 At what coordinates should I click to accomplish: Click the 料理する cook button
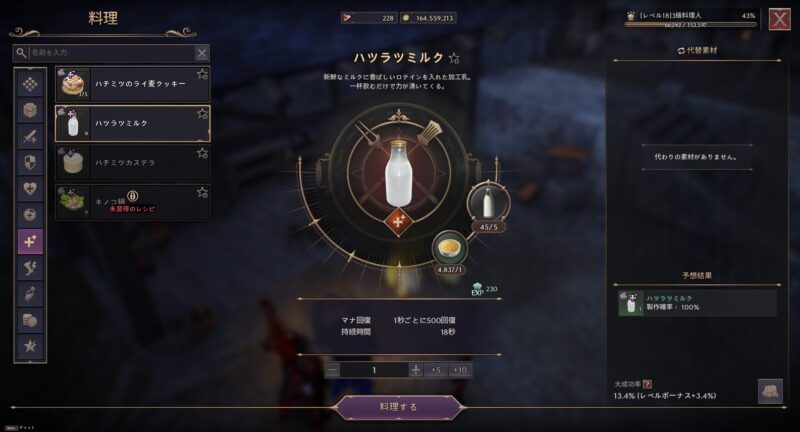click(x=399, y=407)
